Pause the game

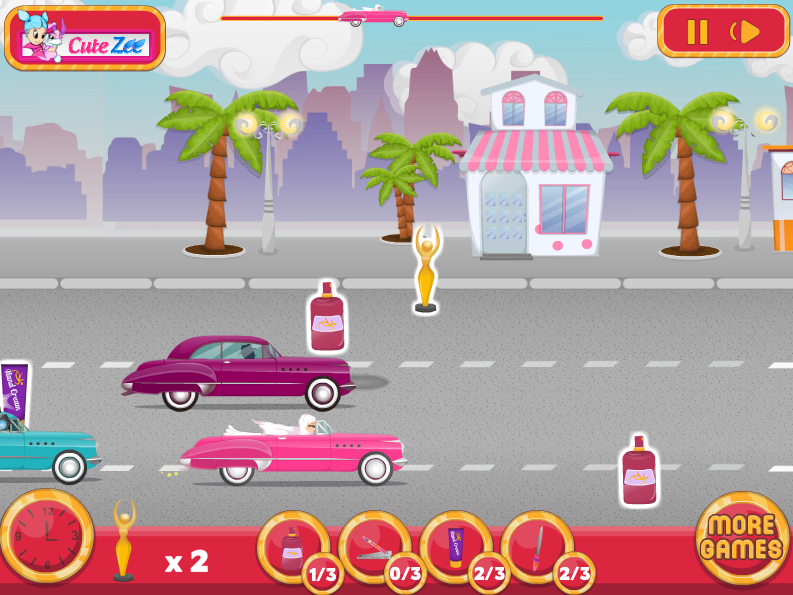(x=696, y=32)
